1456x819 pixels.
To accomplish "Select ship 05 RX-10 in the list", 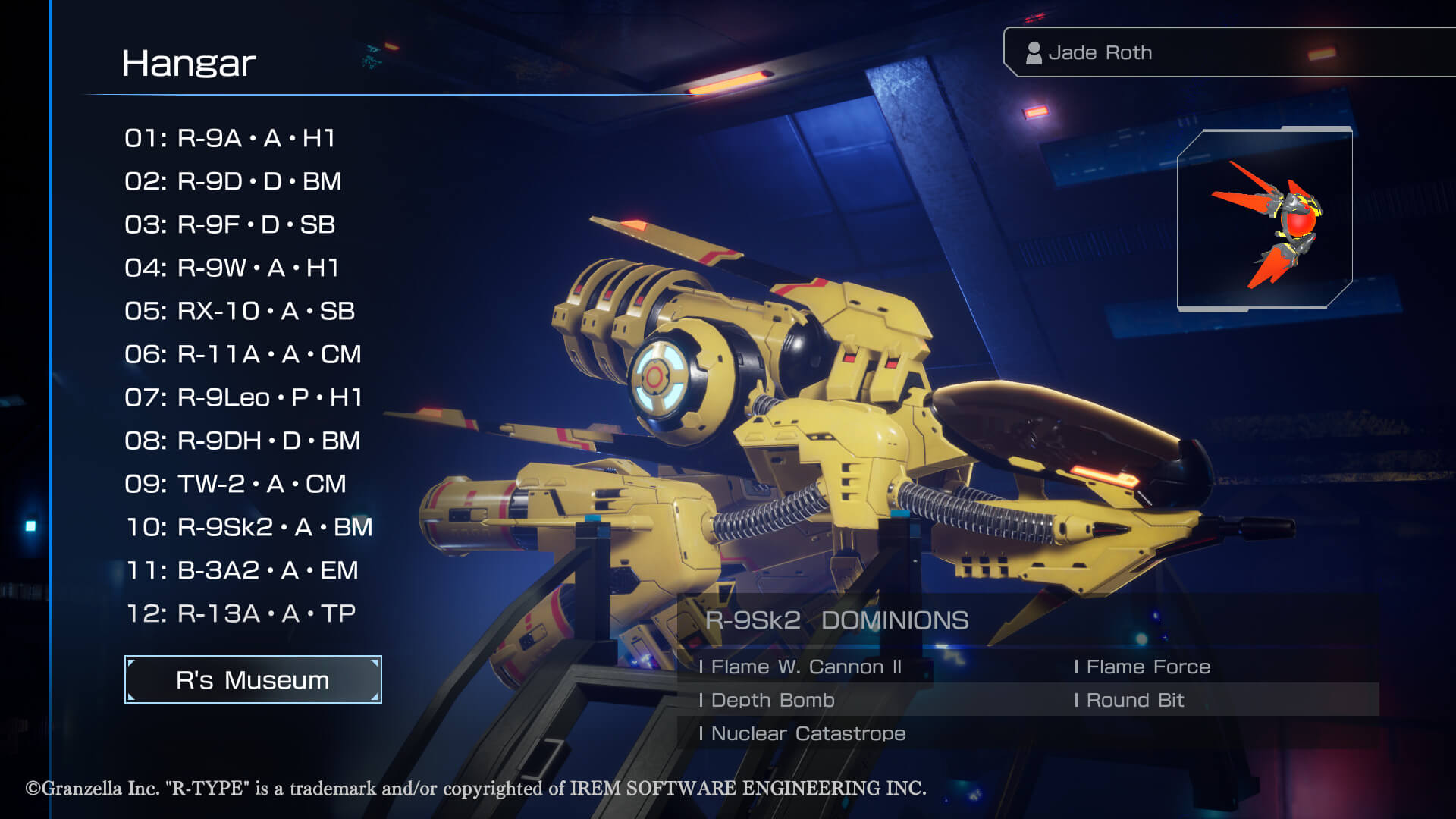I will point(240,311).
